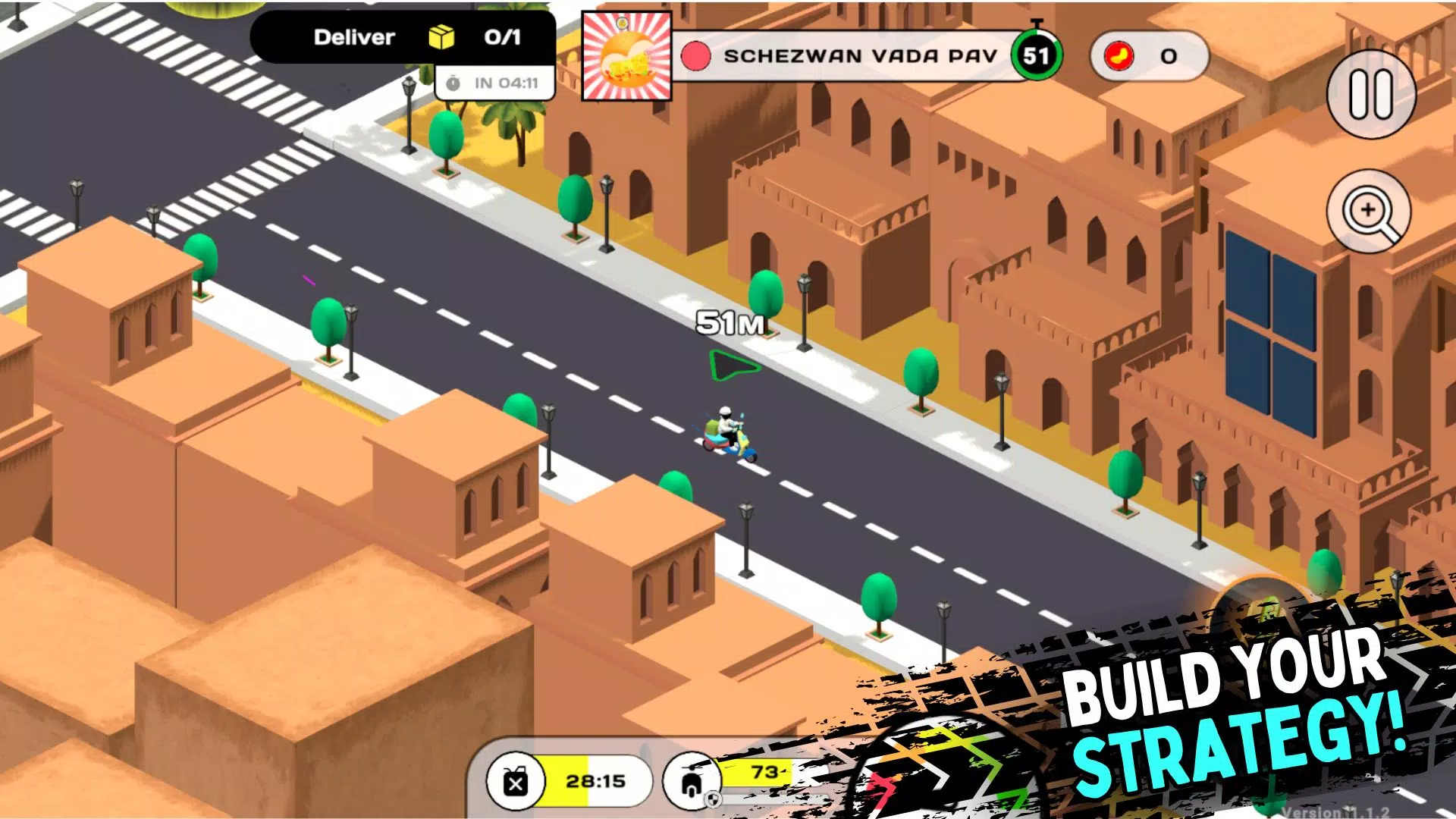Image resolution: width=1456 pixels, height=819 pixels.
Task: Tap the fuel timer showing 28:15
Action: [x=595, y=781]
